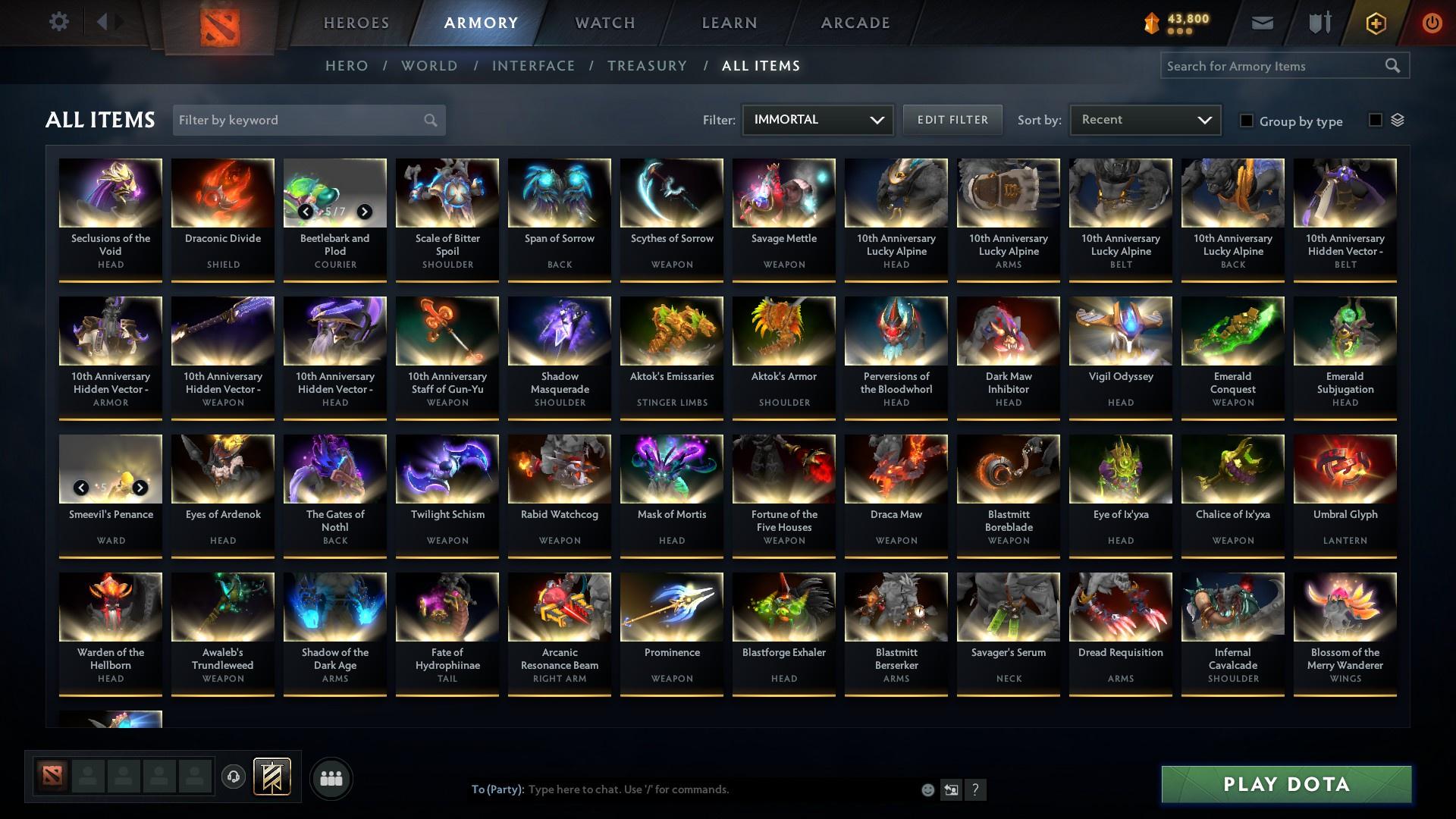This screenshot has height=819, width=1456.
Task: Select the voice chat headset icon
Action: 232,777
